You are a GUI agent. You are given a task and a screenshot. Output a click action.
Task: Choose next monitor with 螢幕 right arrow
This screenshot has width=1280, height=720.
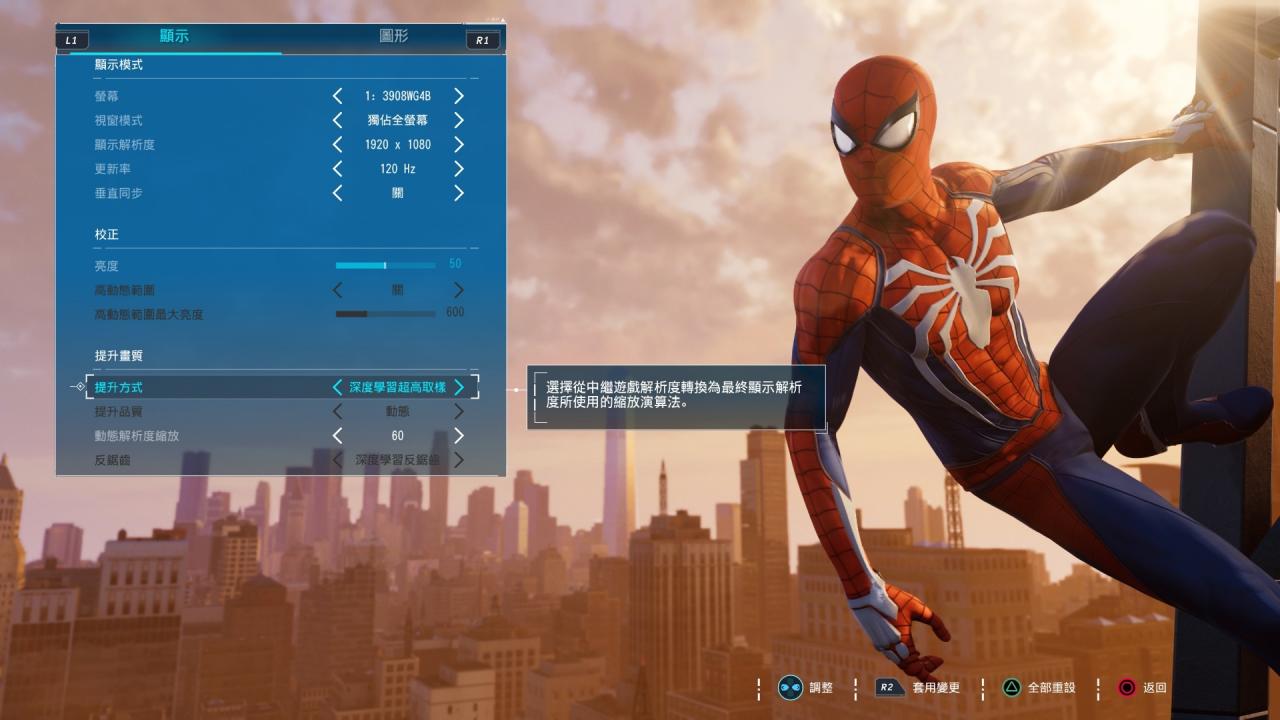[459, 96]
